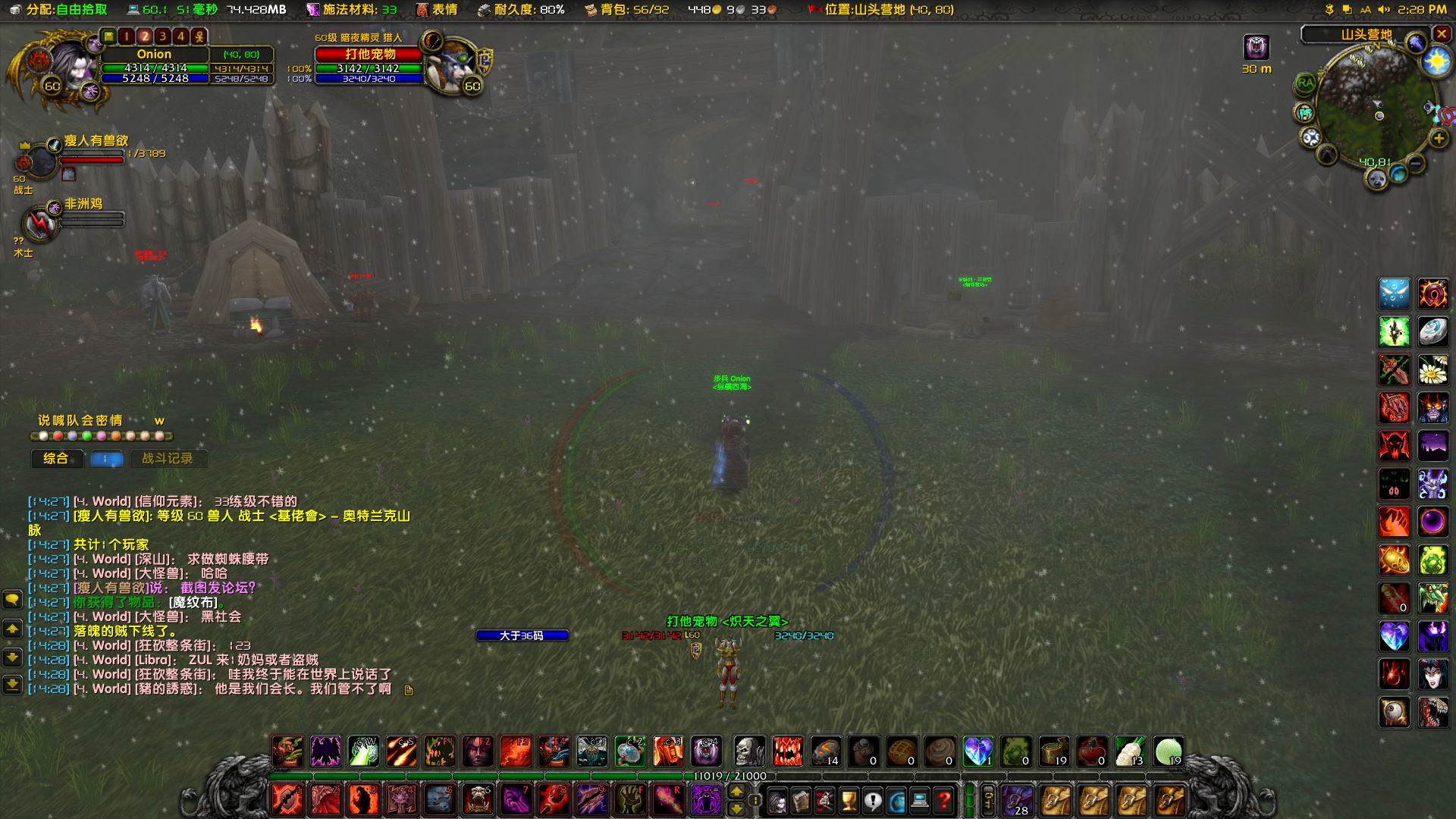1456x819 pixels.
Task: Open achievements via the gold cup icon
Action: pos(849,802)
